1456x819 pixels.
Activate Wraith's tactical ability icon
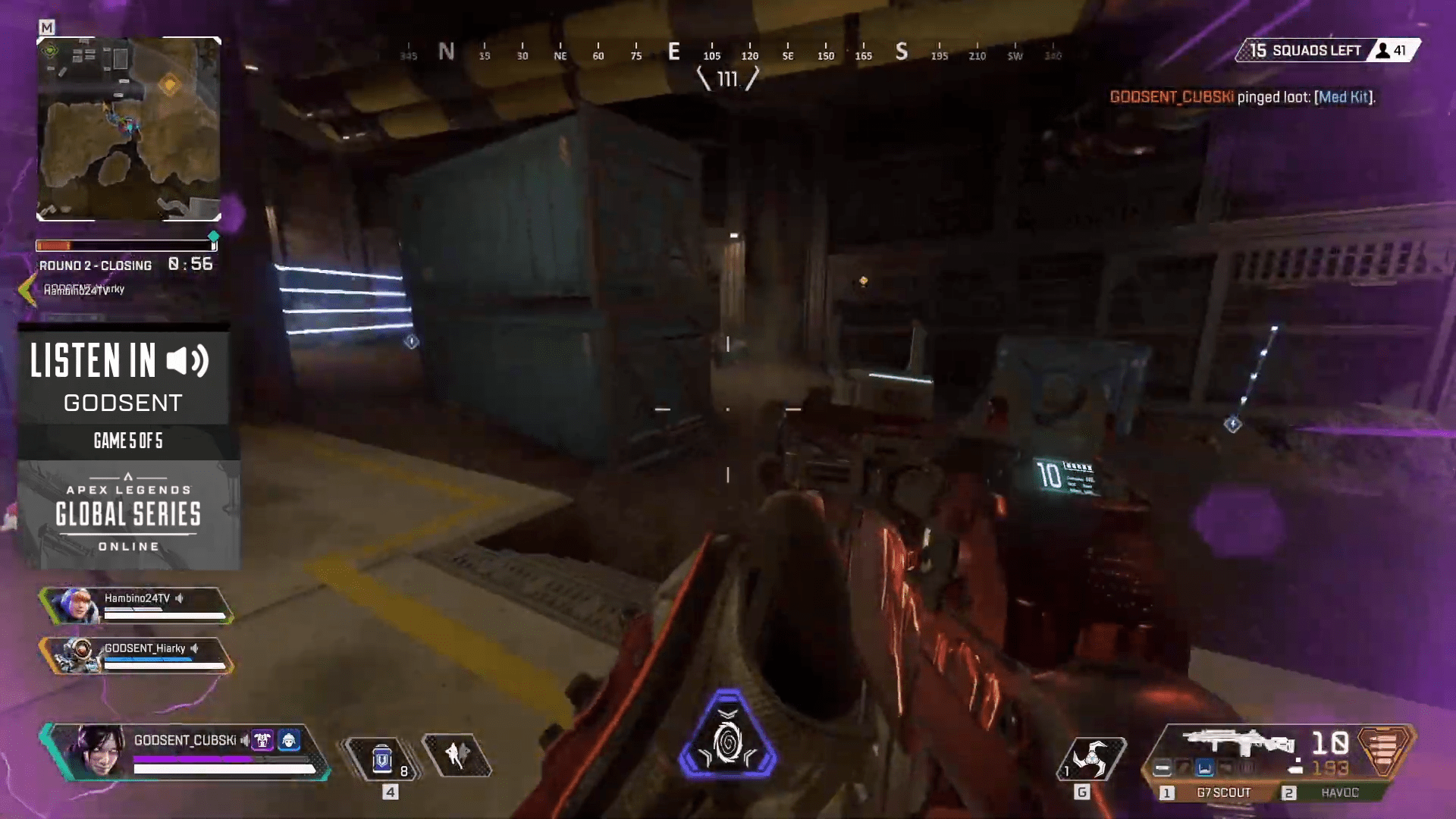[457, 755]
